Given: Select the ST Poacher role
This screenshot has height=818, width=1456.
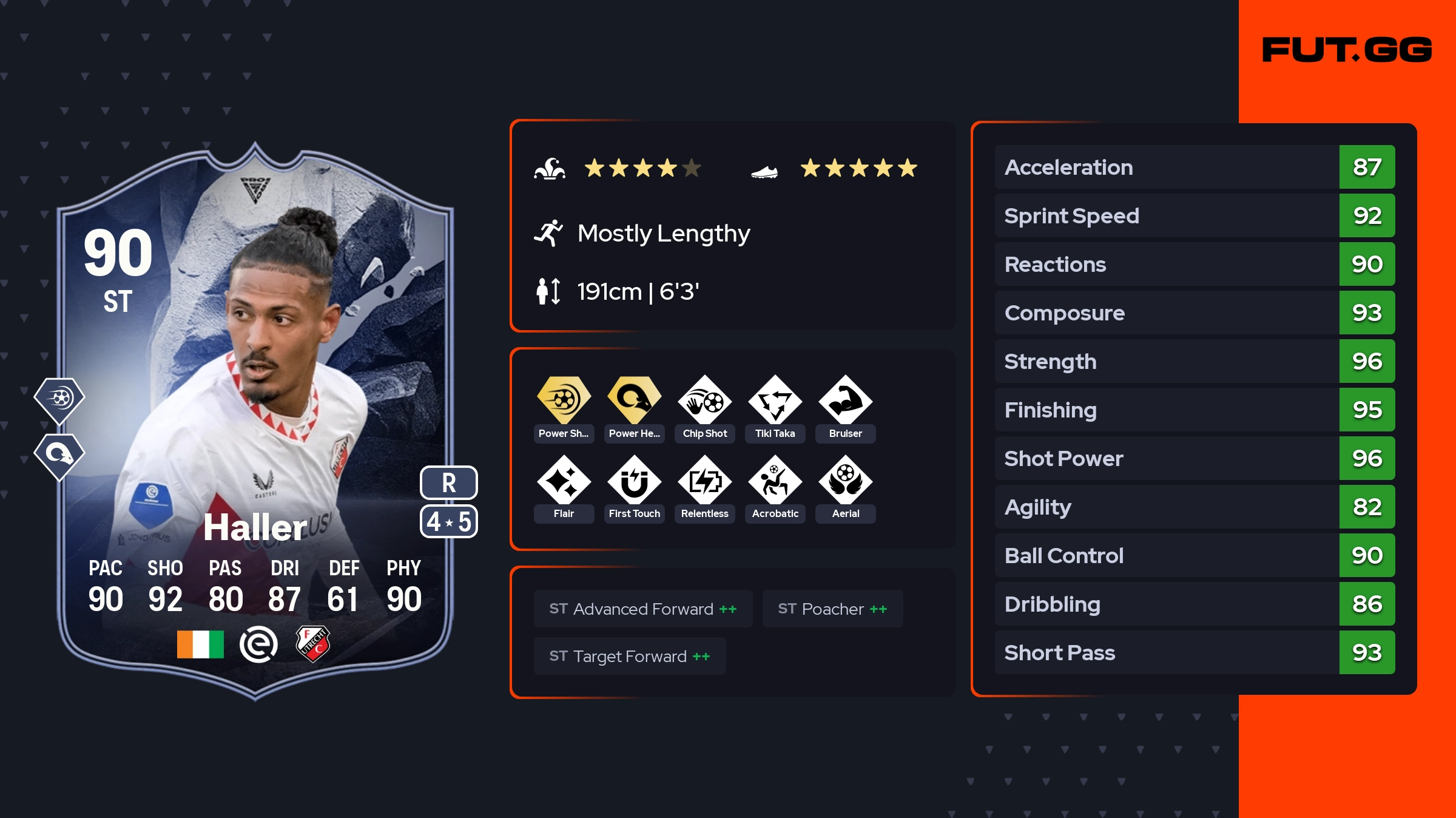Looking at the screenshot, I should click(x=832, y=609).
